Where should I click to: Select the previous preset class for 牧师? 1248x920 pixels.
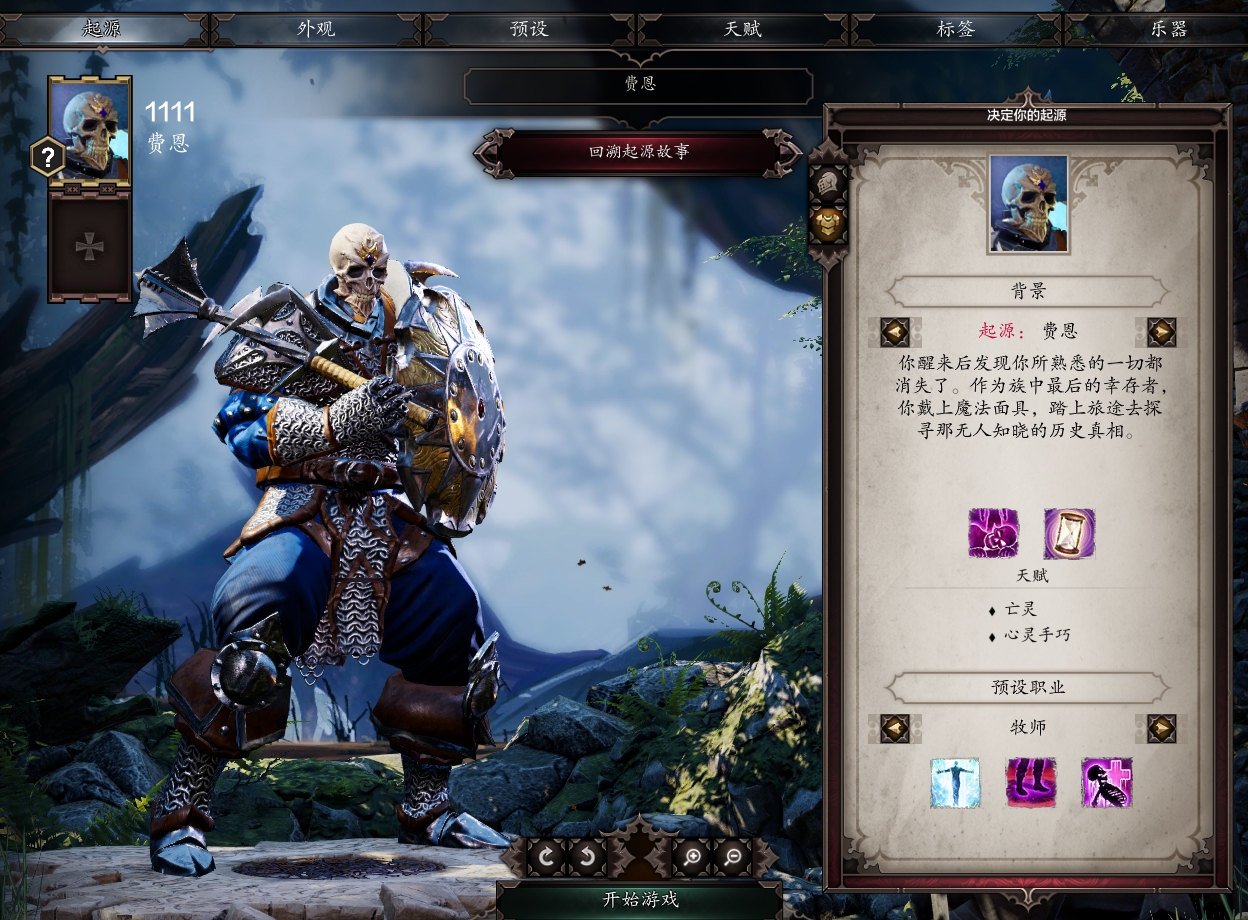(x=894, y=727)
